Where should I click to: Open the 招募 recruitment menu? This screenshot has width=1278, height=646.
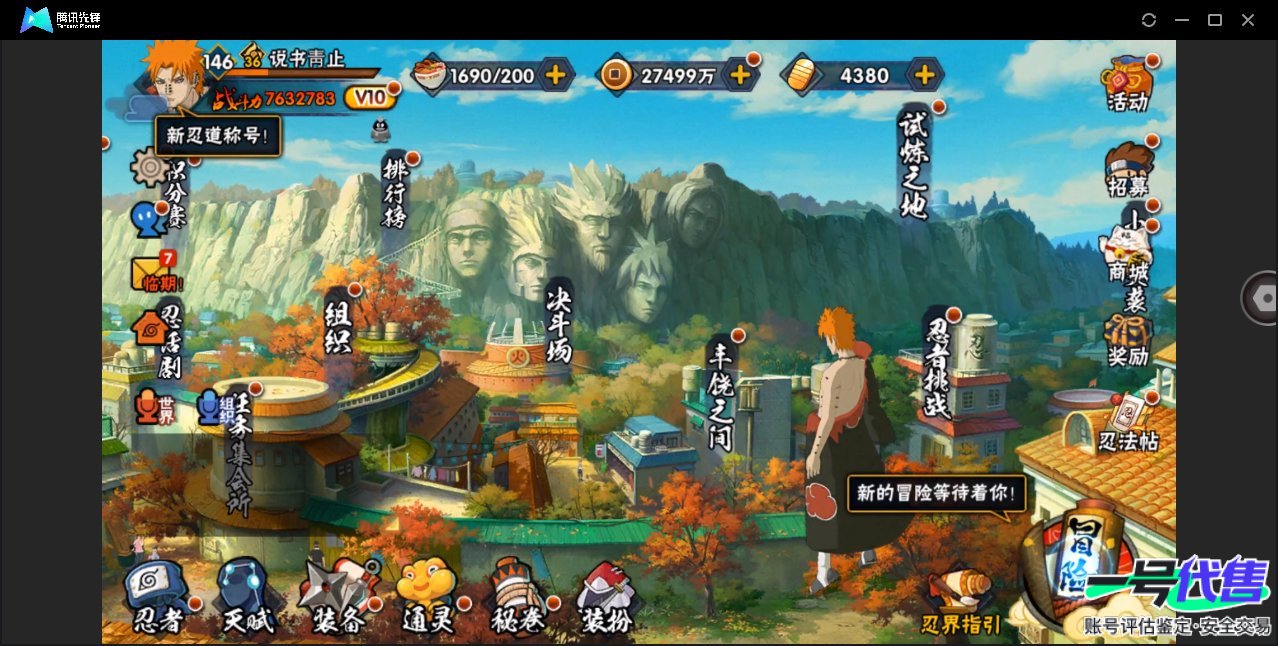[1128, 170]
